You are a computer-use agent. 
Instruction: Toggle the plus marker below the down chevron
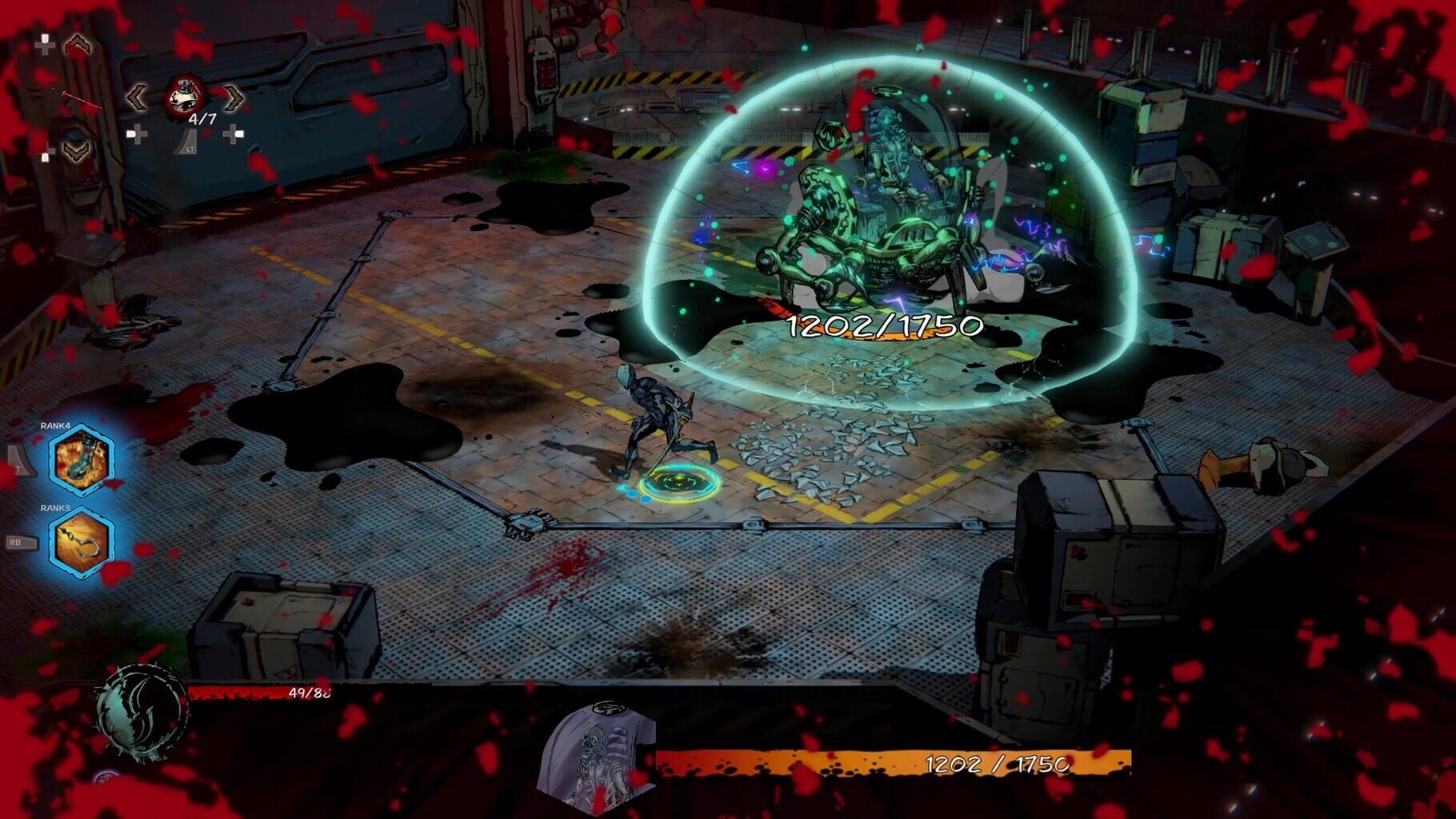pyautogui.click(x=46, y=153)
